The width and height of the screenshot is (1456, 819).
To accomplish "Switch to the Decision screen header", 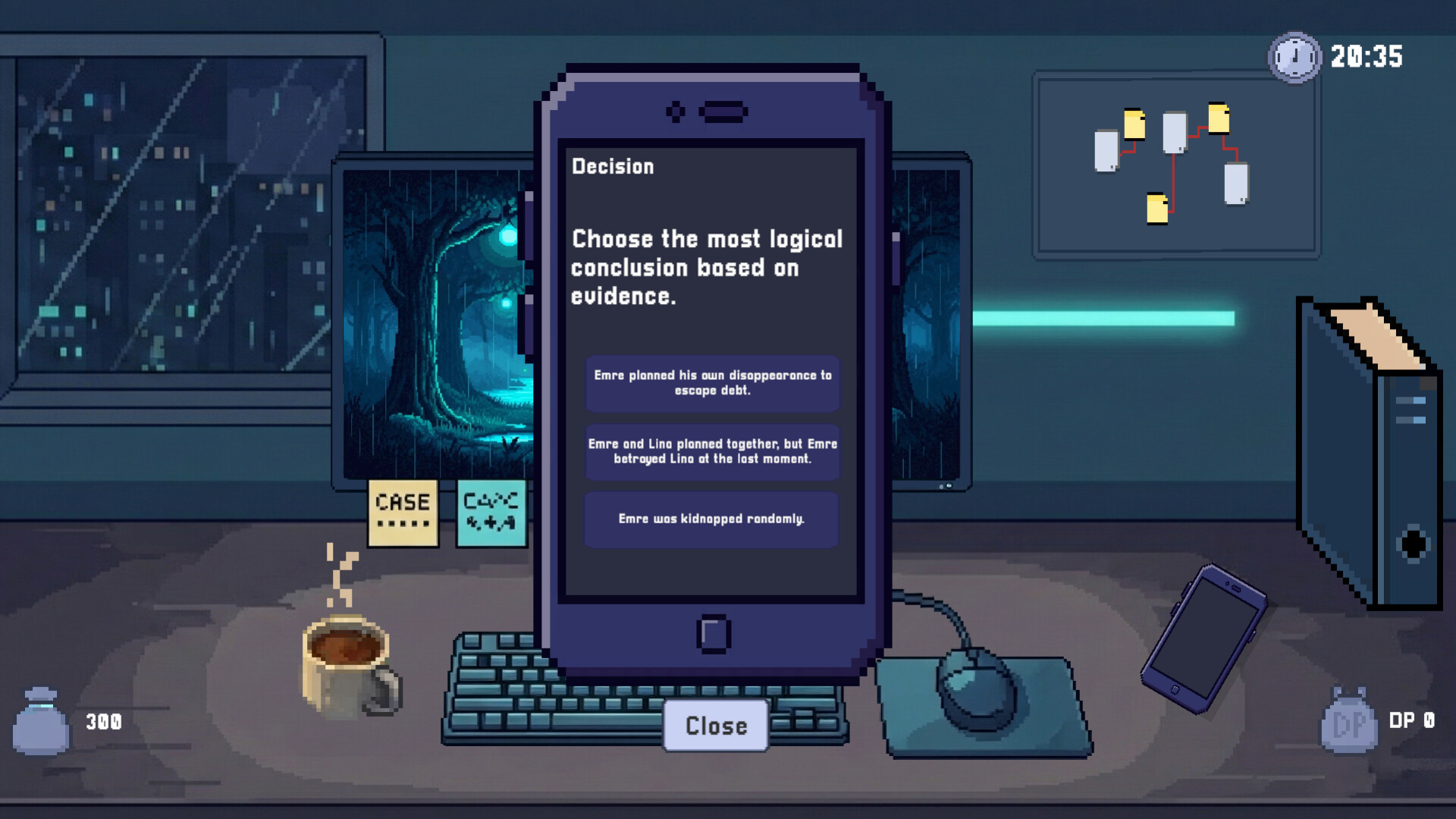I will coord(612,166).
